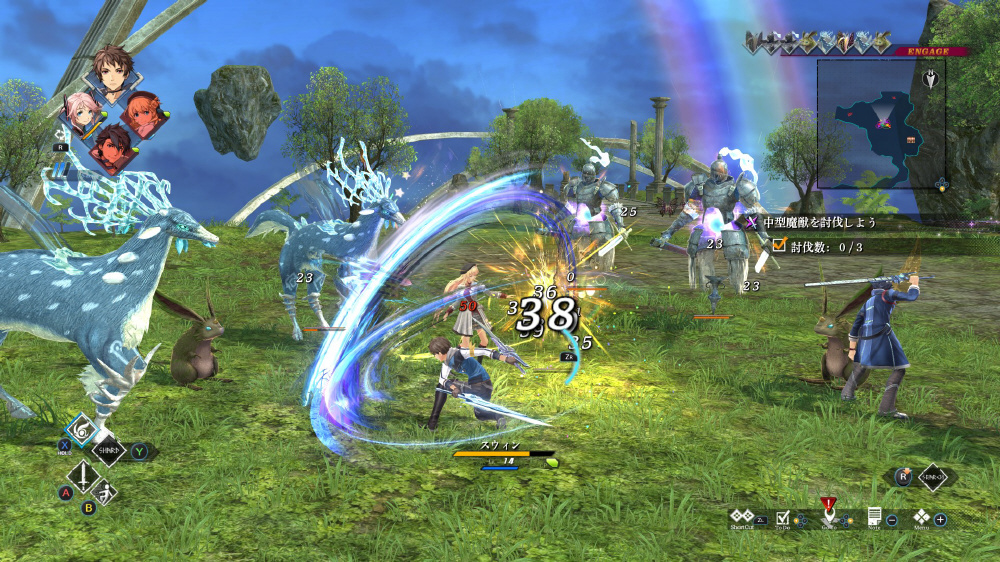
Task: Select the Guide map-pin icon
Action: [x=828, y=516]
